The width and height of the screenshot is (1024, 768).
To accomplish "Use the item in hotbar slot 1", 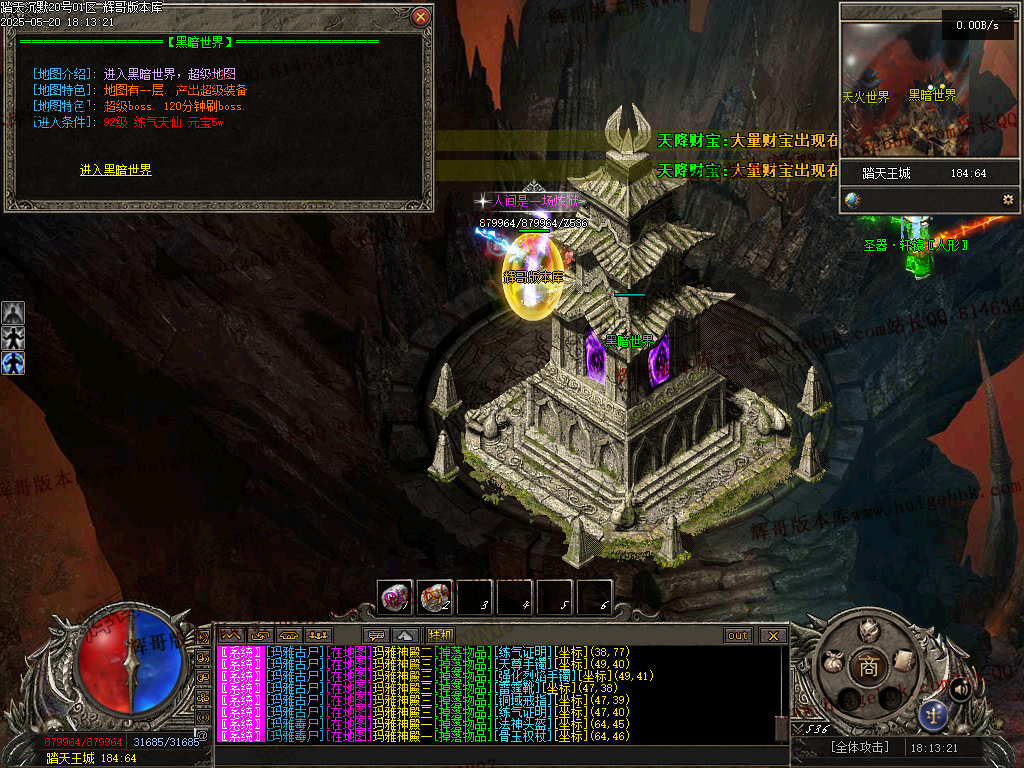I will [x=394, y=598].
